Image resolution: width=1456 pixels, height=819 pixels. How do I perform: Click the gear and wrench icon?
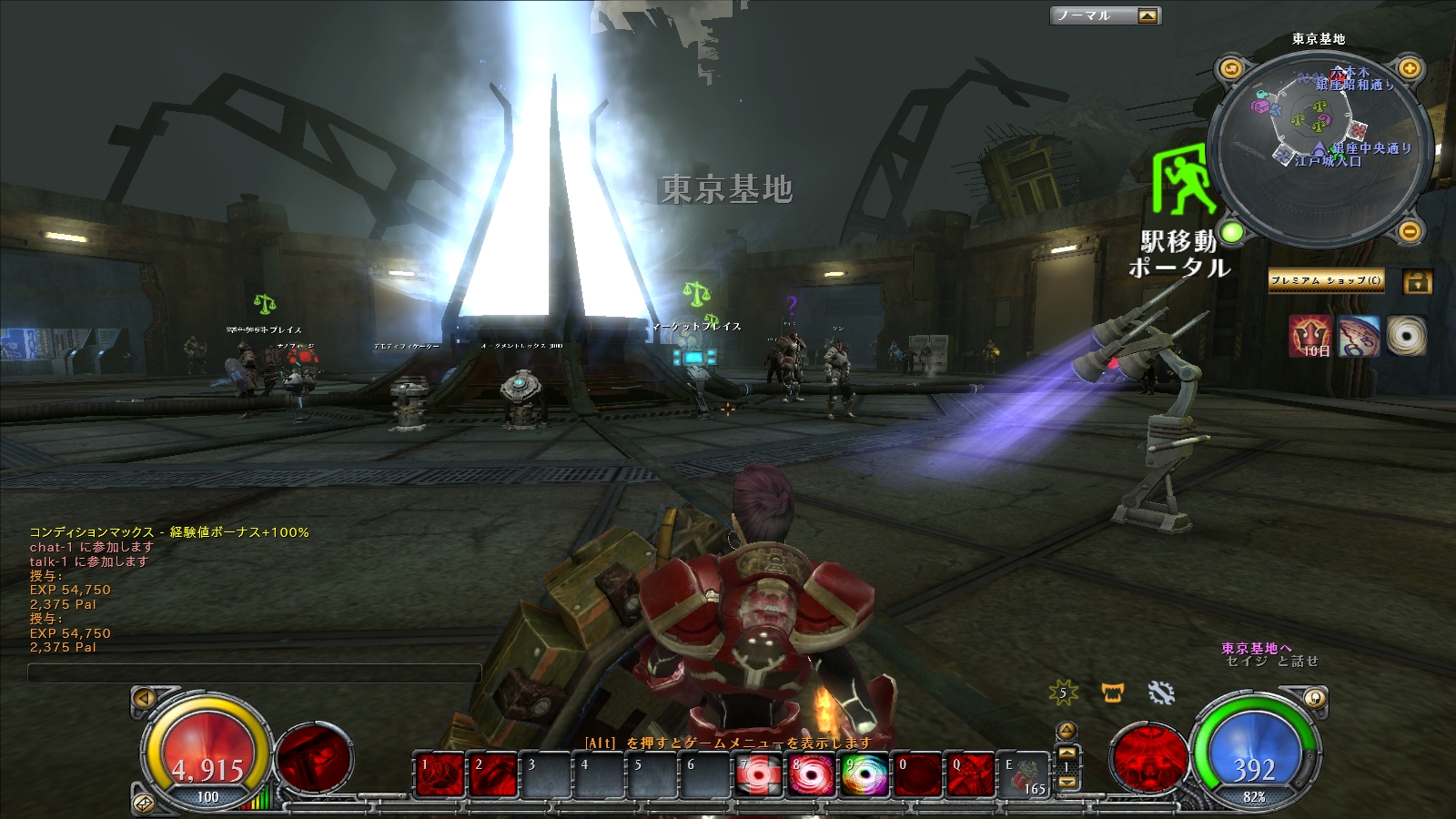(x=1161, y=693)
